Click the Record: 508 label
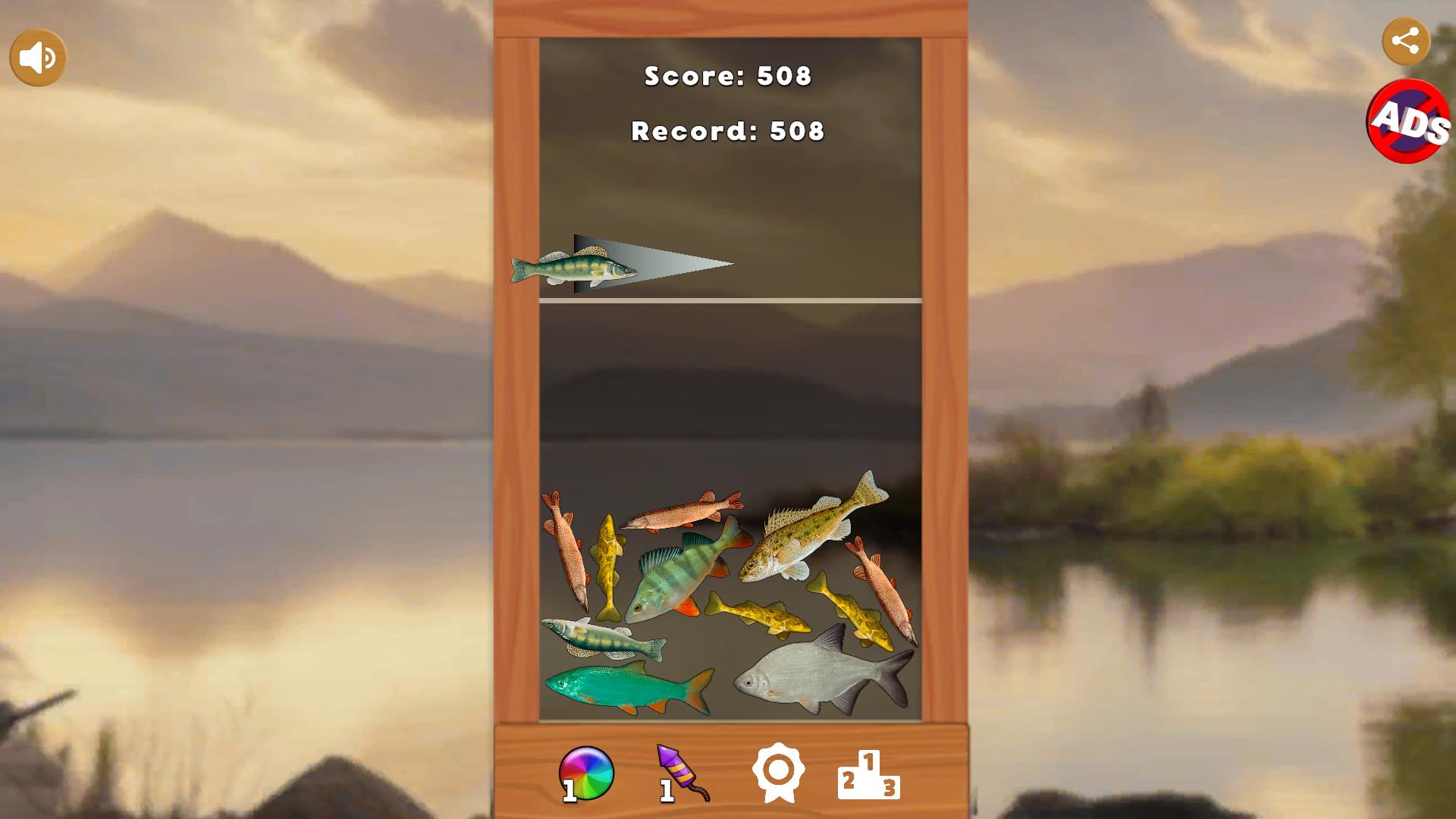This screenshot has height=819, width=1456. (726, 130)
